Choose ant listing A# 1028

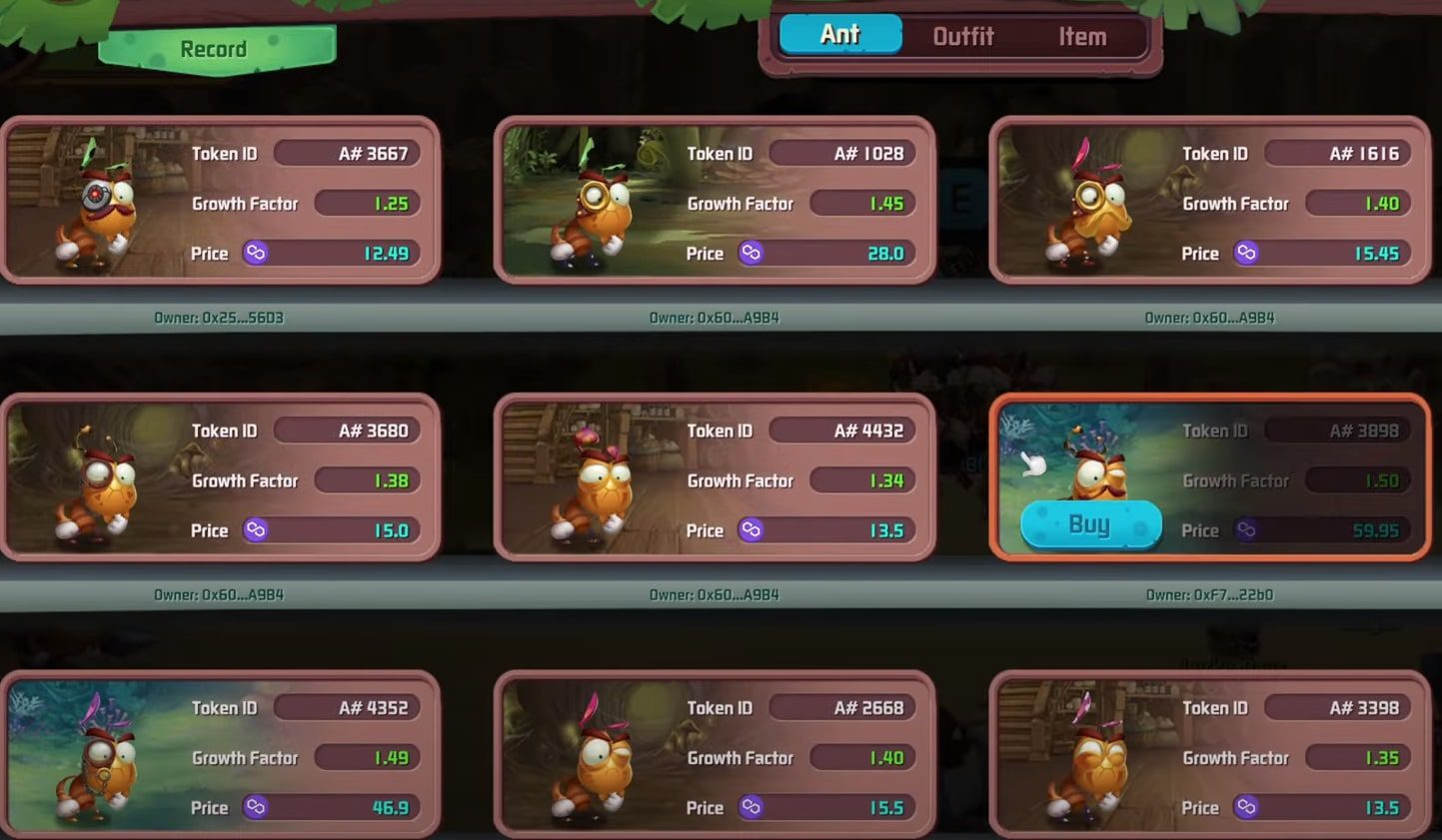click(715, 201)
